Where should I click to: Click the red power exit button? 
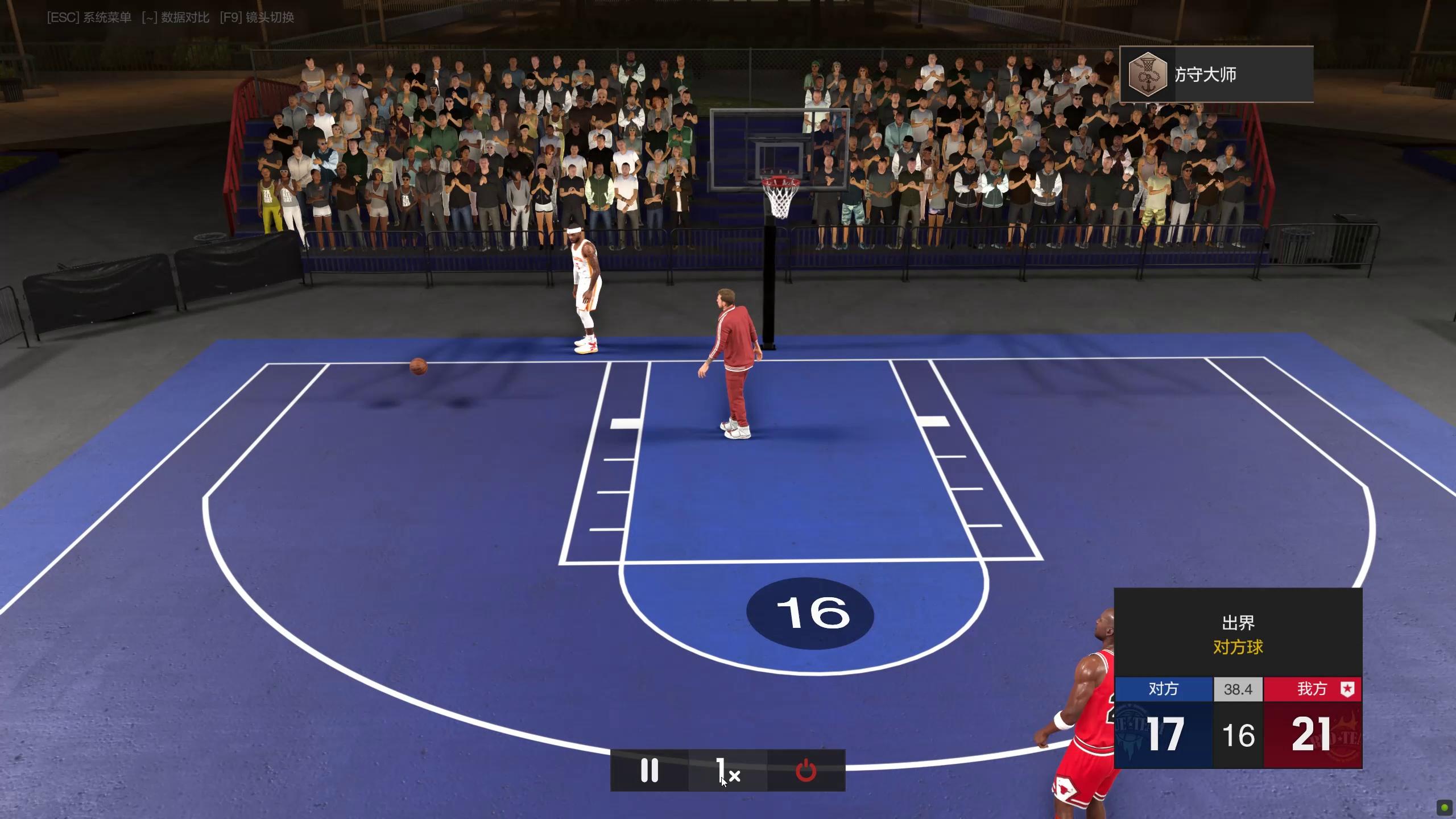[x=806, y=771]
